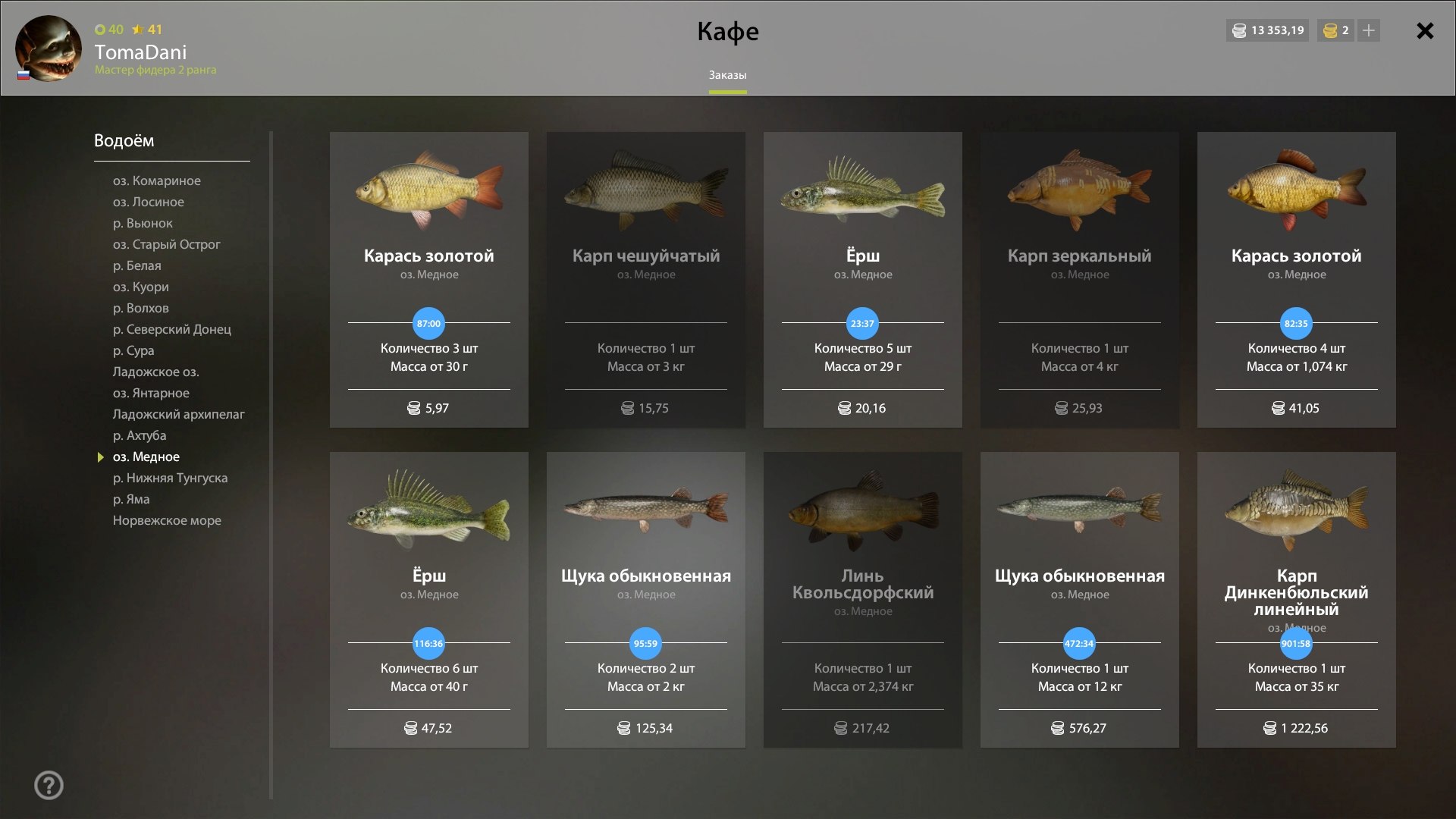
Task: Select оз. Старый Острог waterbody
Action: pyautogui.click(x=167, y=244)
